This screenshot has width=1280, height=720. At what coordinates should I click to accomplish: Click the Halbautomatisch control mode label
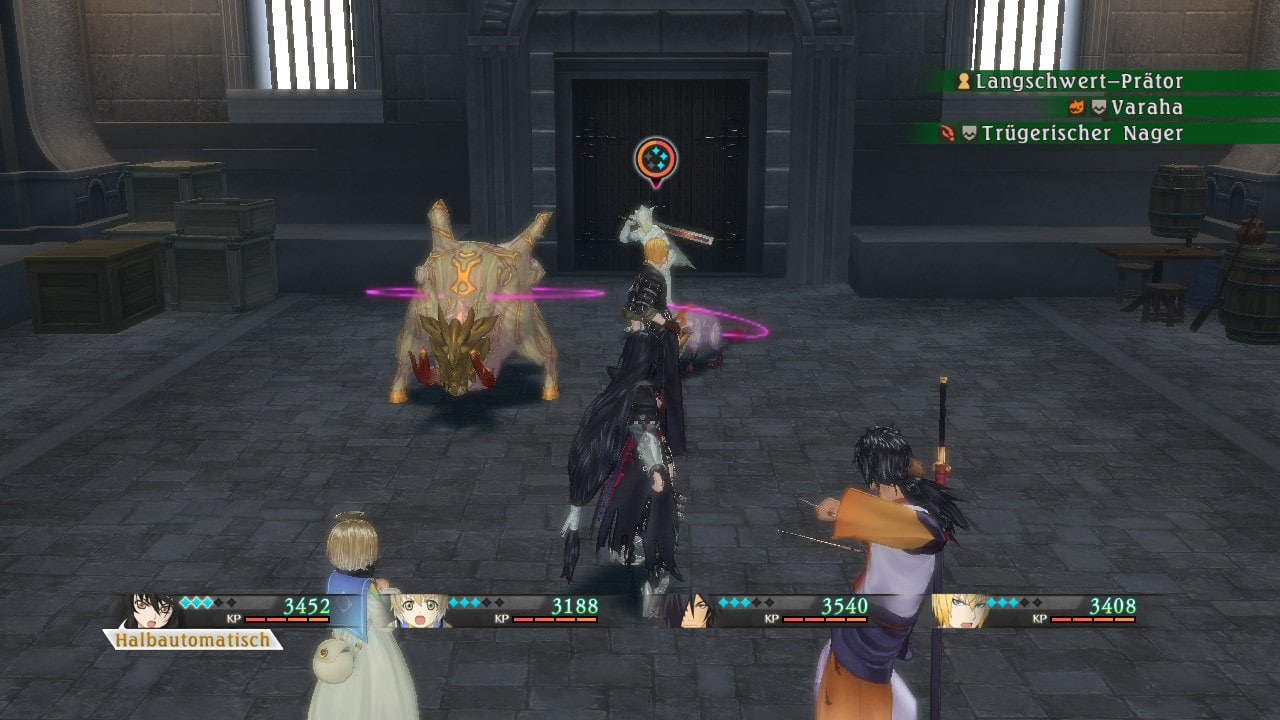[x=192, y=640]
